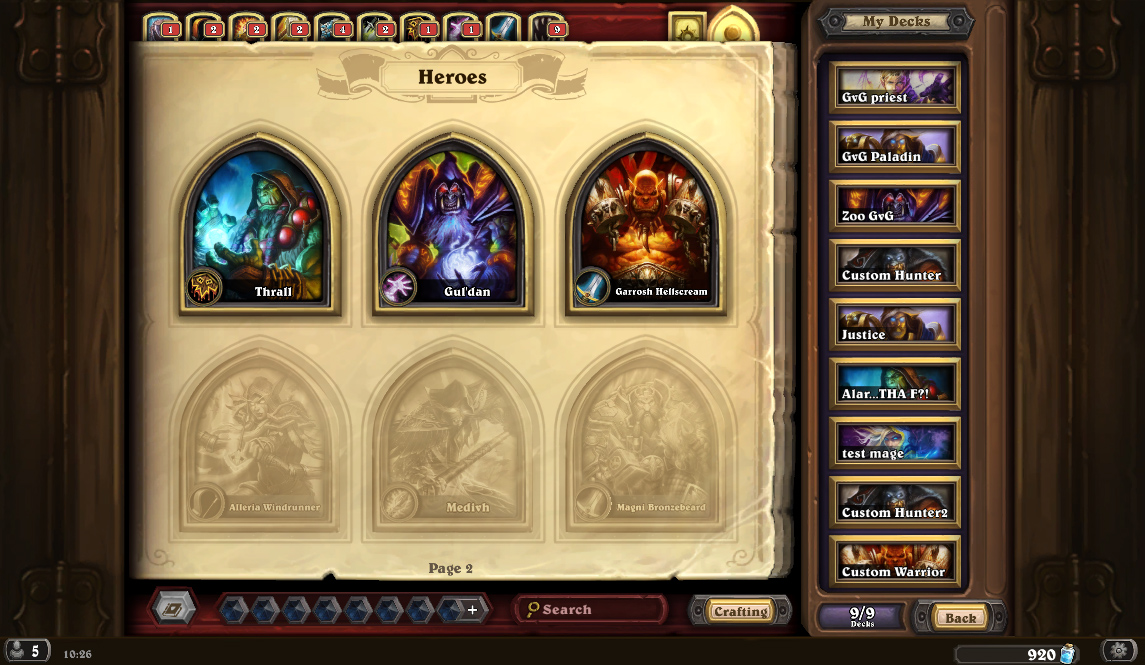The height and width of the screenshot is (665, 1145).
Task: Switch to the golden hero-portrait tab
Action: coord(733,28)
